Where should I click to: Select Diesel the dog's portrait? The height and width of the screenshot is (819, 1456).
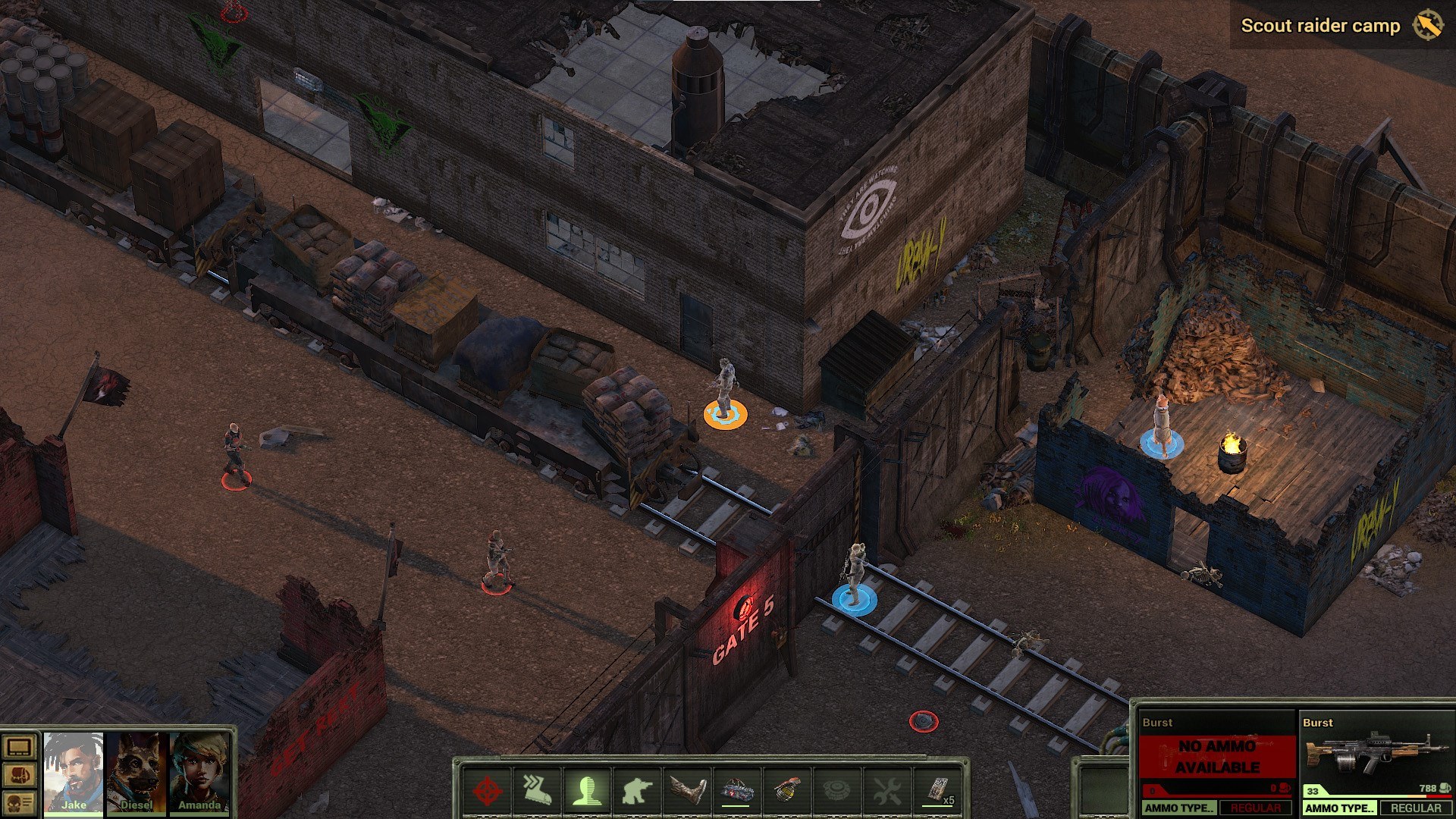click(136, 772)
